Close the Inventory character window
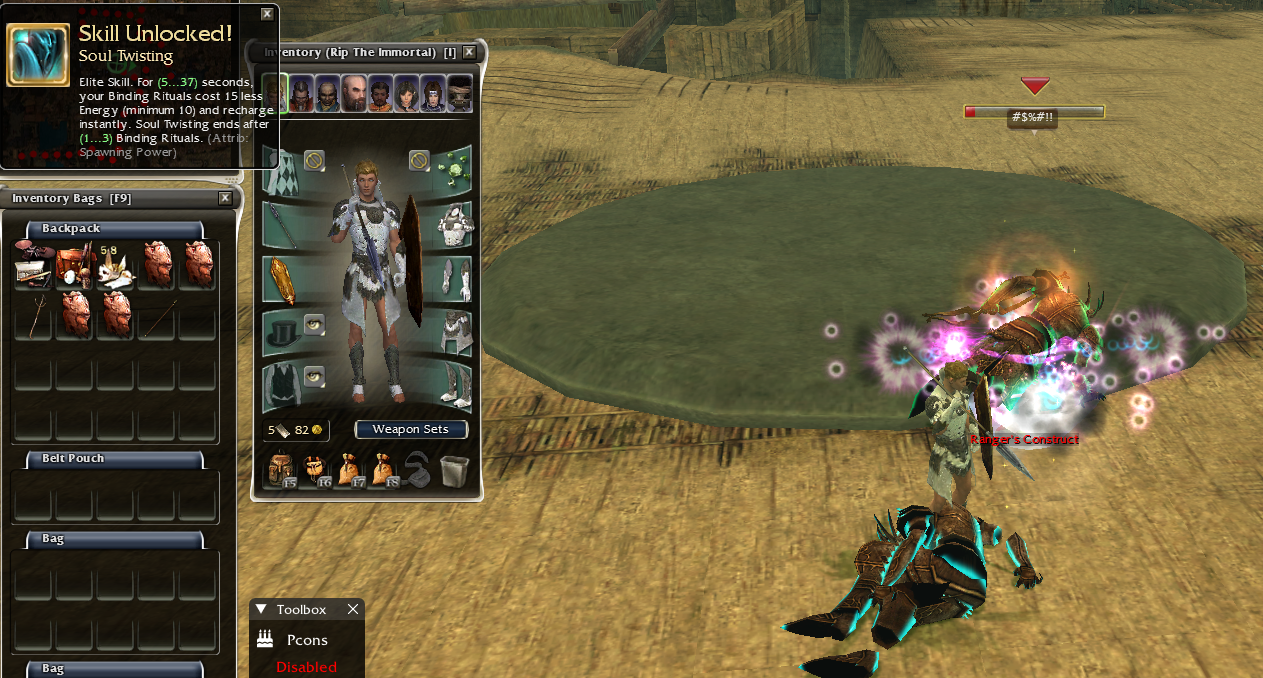 pos(469,52)
